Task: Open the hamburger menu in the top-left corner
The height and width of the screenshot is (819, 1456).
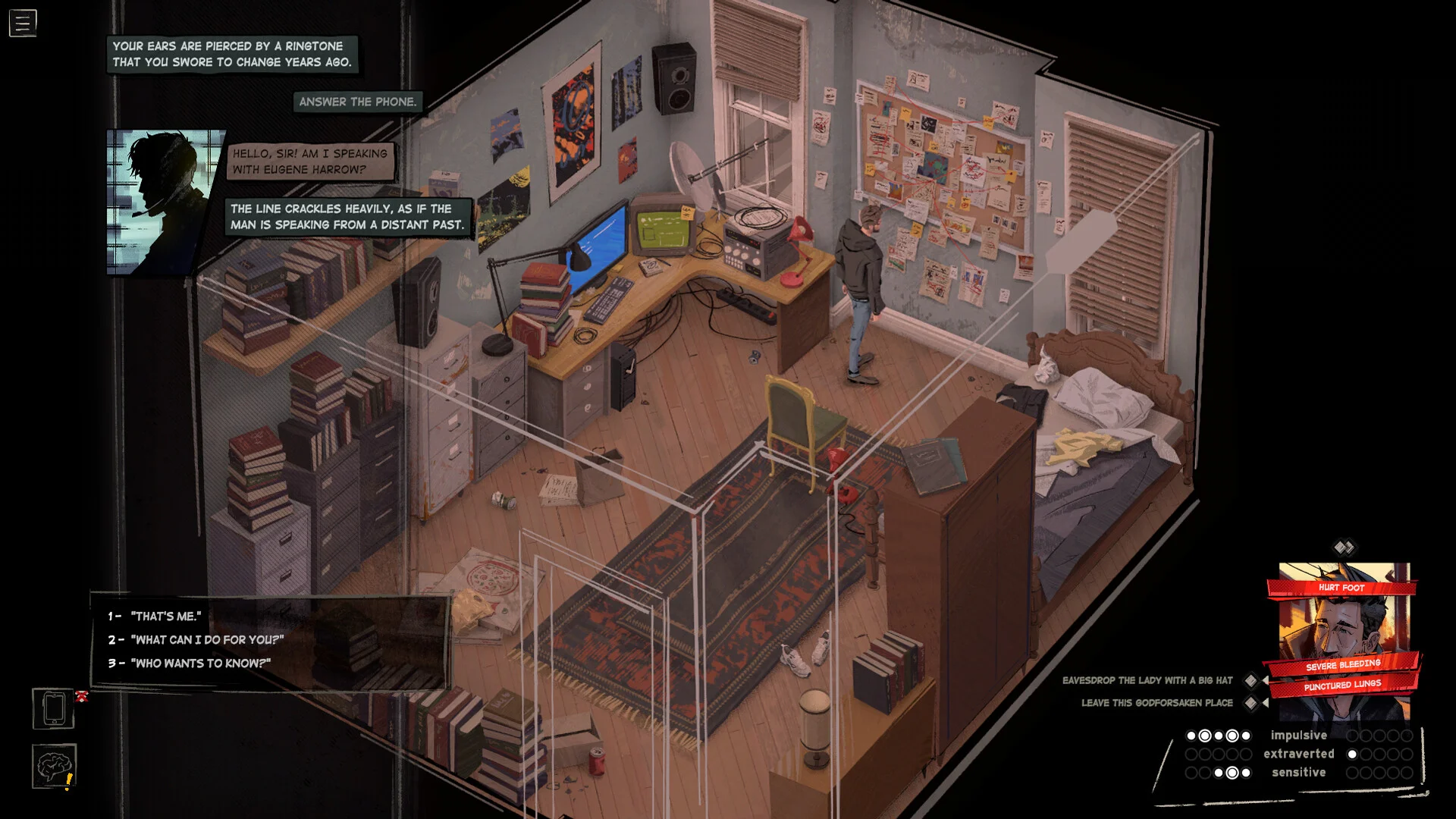Action: click(x=23, y=23)
